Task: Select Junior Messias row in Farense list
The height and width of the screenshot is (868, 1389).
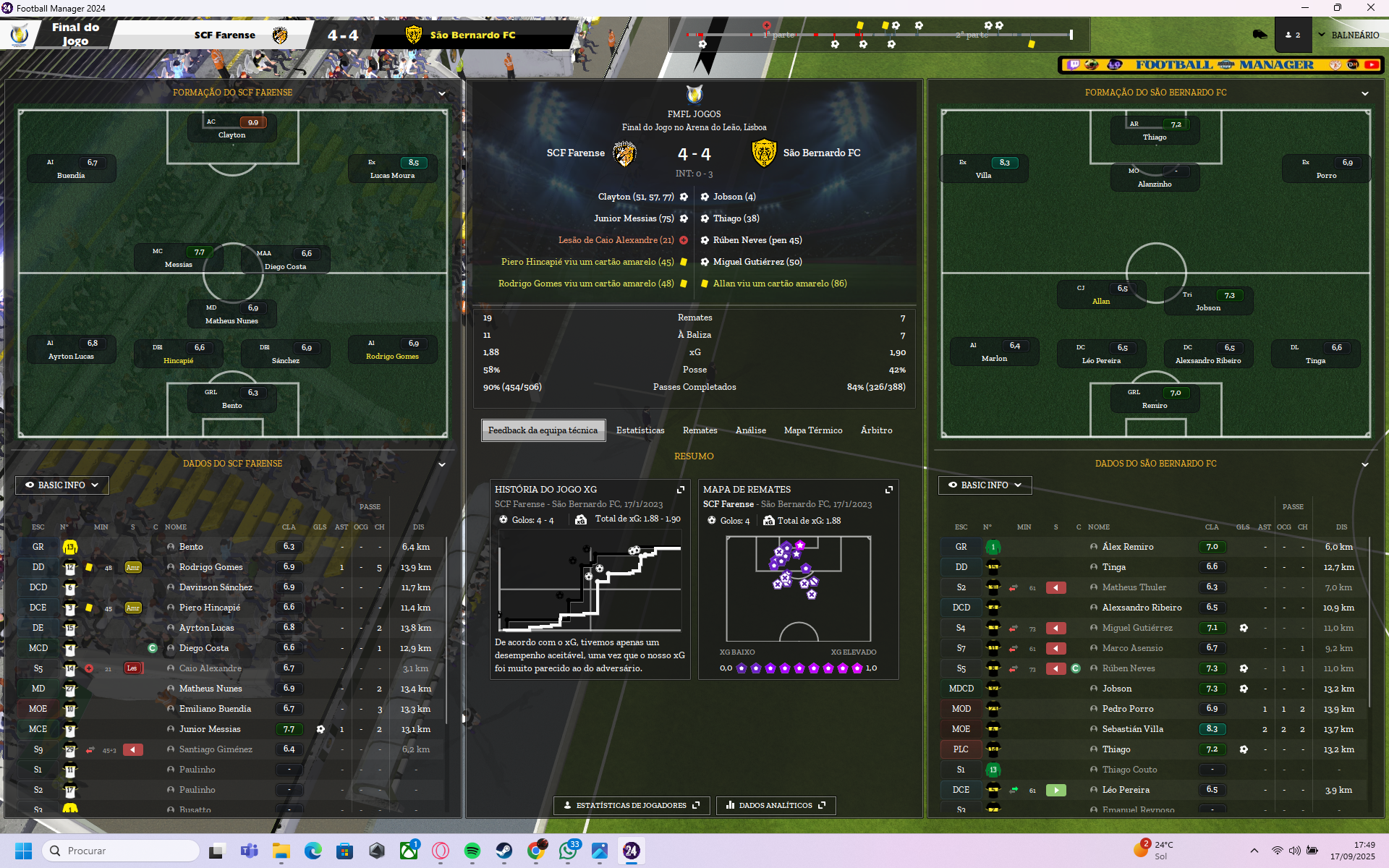Action: pos(210,729)
